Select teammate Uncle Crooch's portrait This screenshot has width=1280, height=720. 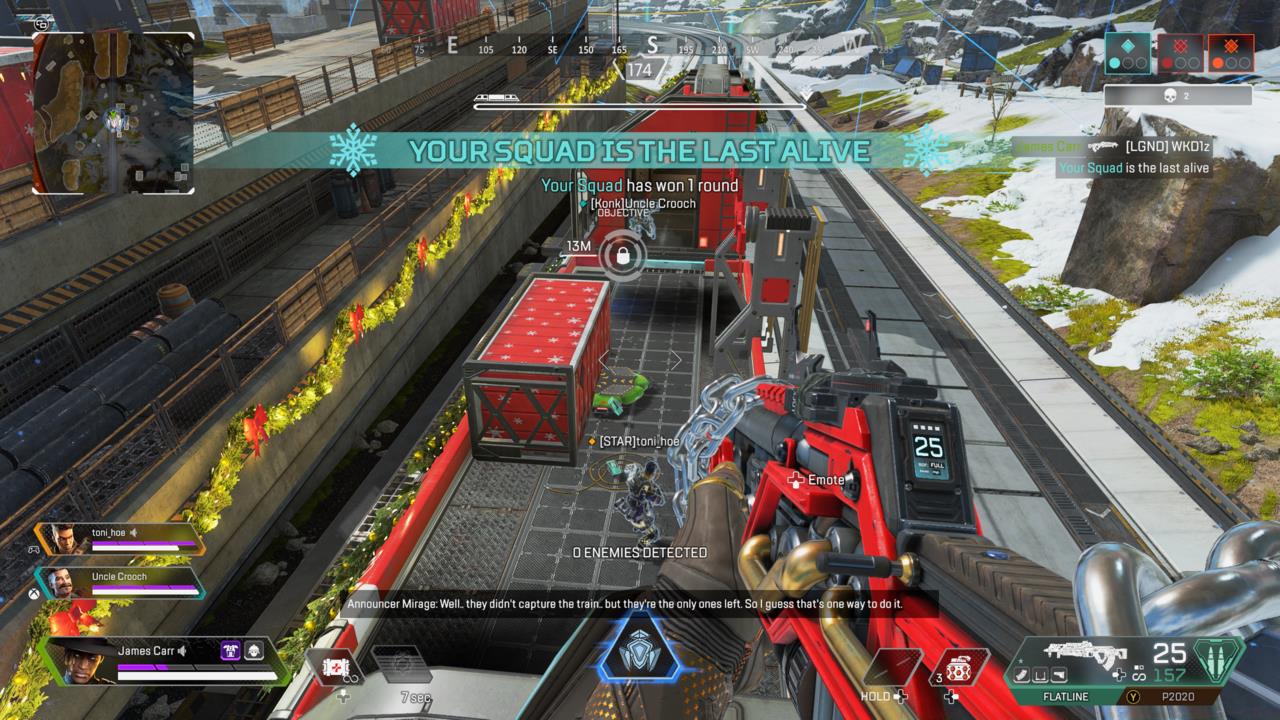click(x=62, y=583)
